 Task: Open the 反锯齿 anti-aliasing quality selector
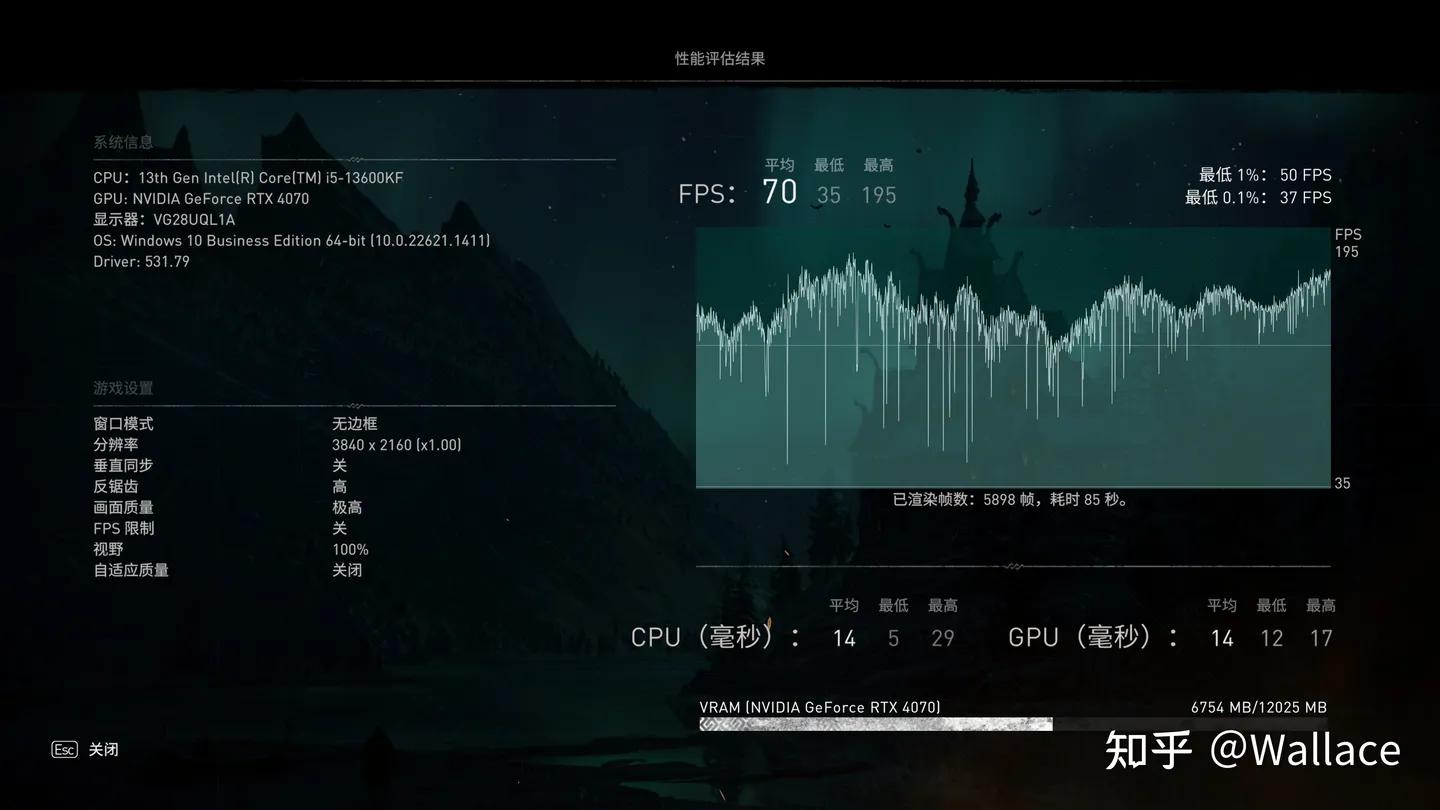point(339,486)
